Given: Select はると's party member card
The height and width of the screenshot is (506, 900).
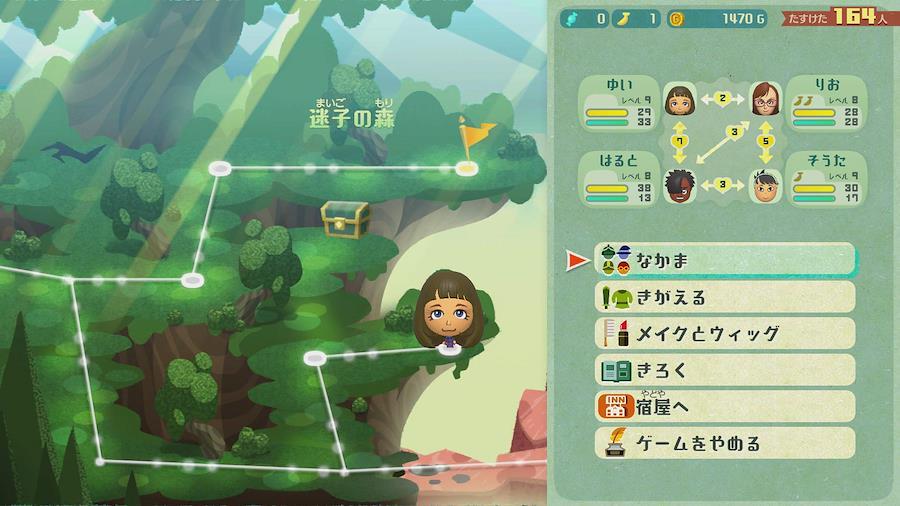Looking at the screenshot, I should pyautogui.click(x=622, y=179).
